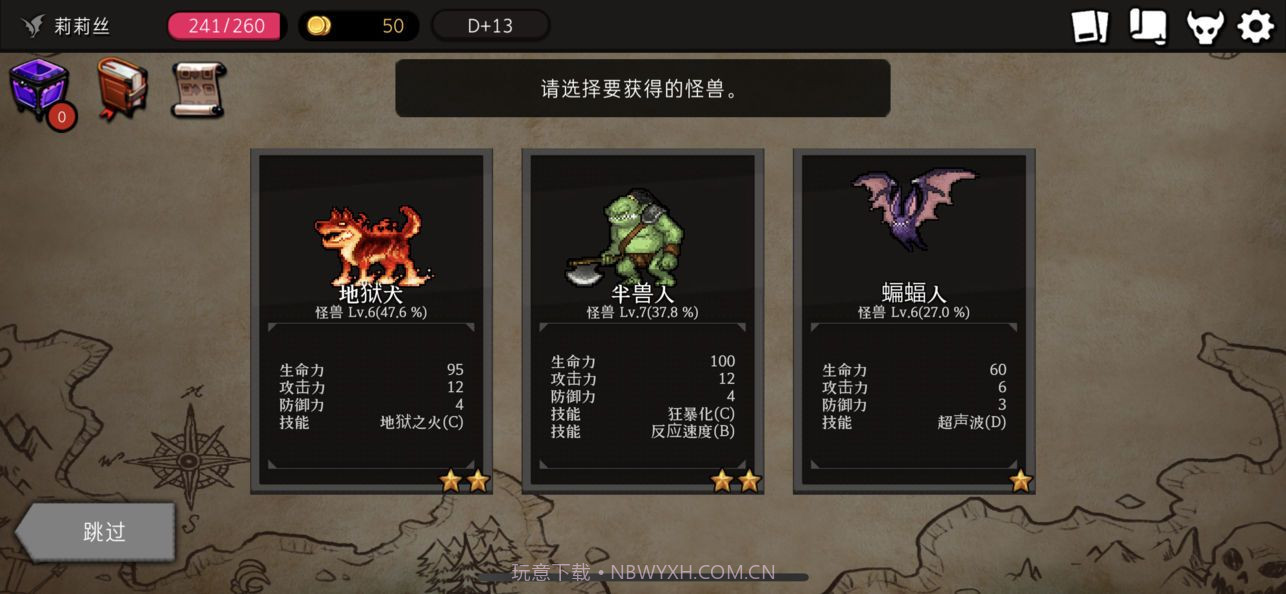The image size is (1286, 594).
Task: Choose the 地狱犬 monster card
Action: point(371,320)
